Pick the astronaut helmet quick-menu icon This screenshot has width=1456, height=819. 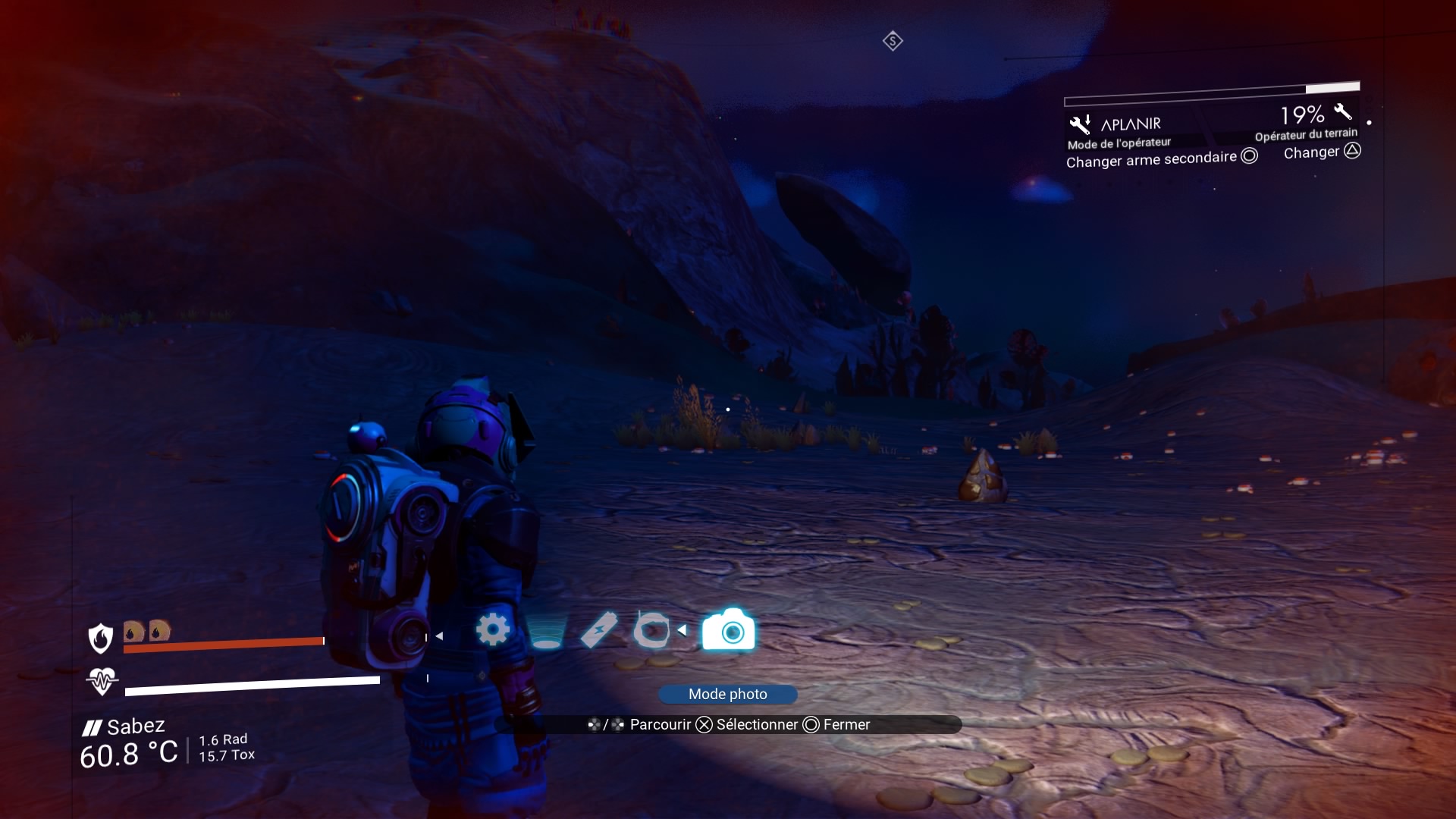pos(651,629)
